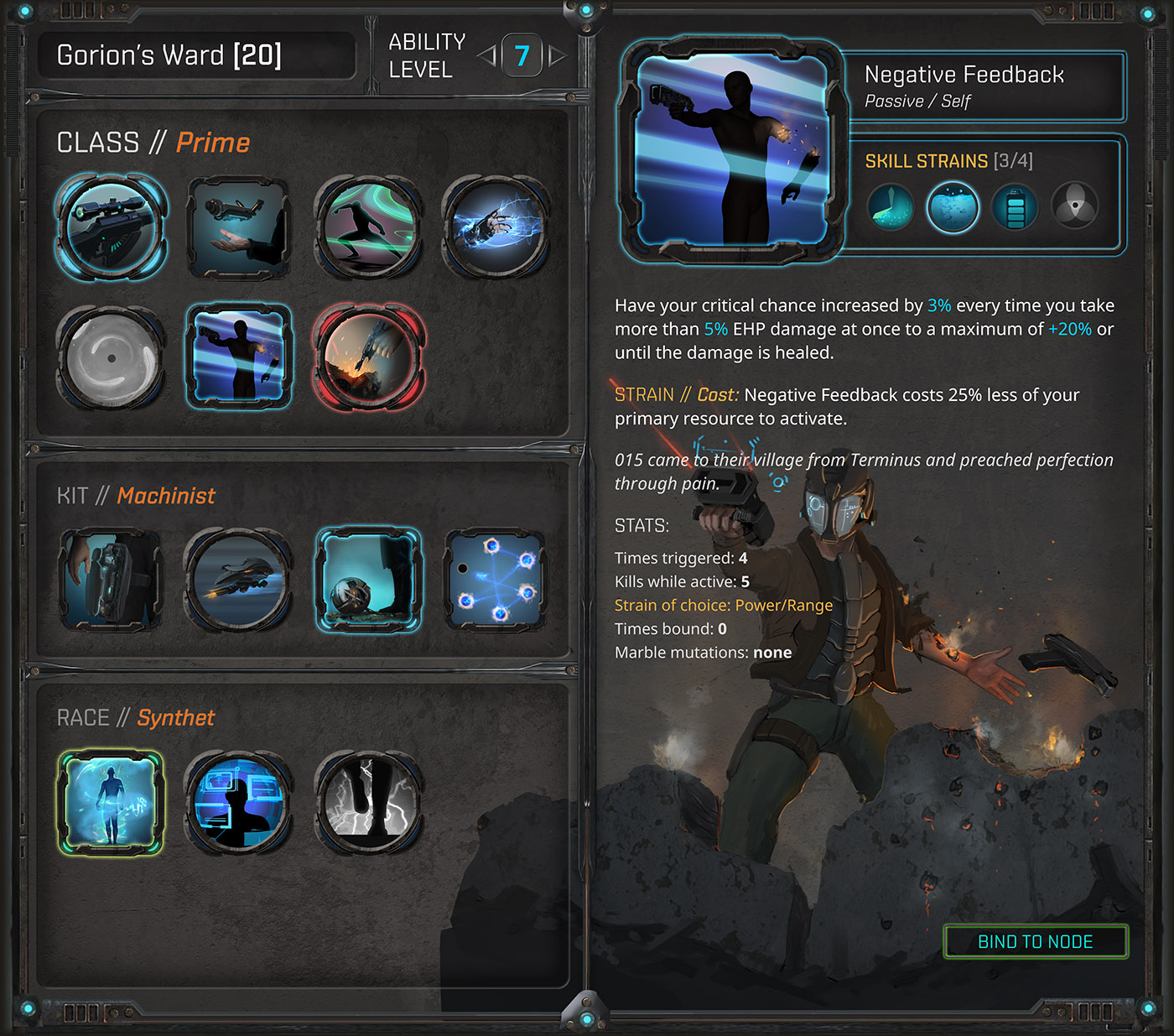This screenshot has height=1036, width=1174.
Task: Choose the red-bordered falling missile ability
Action: click(368, 357)
